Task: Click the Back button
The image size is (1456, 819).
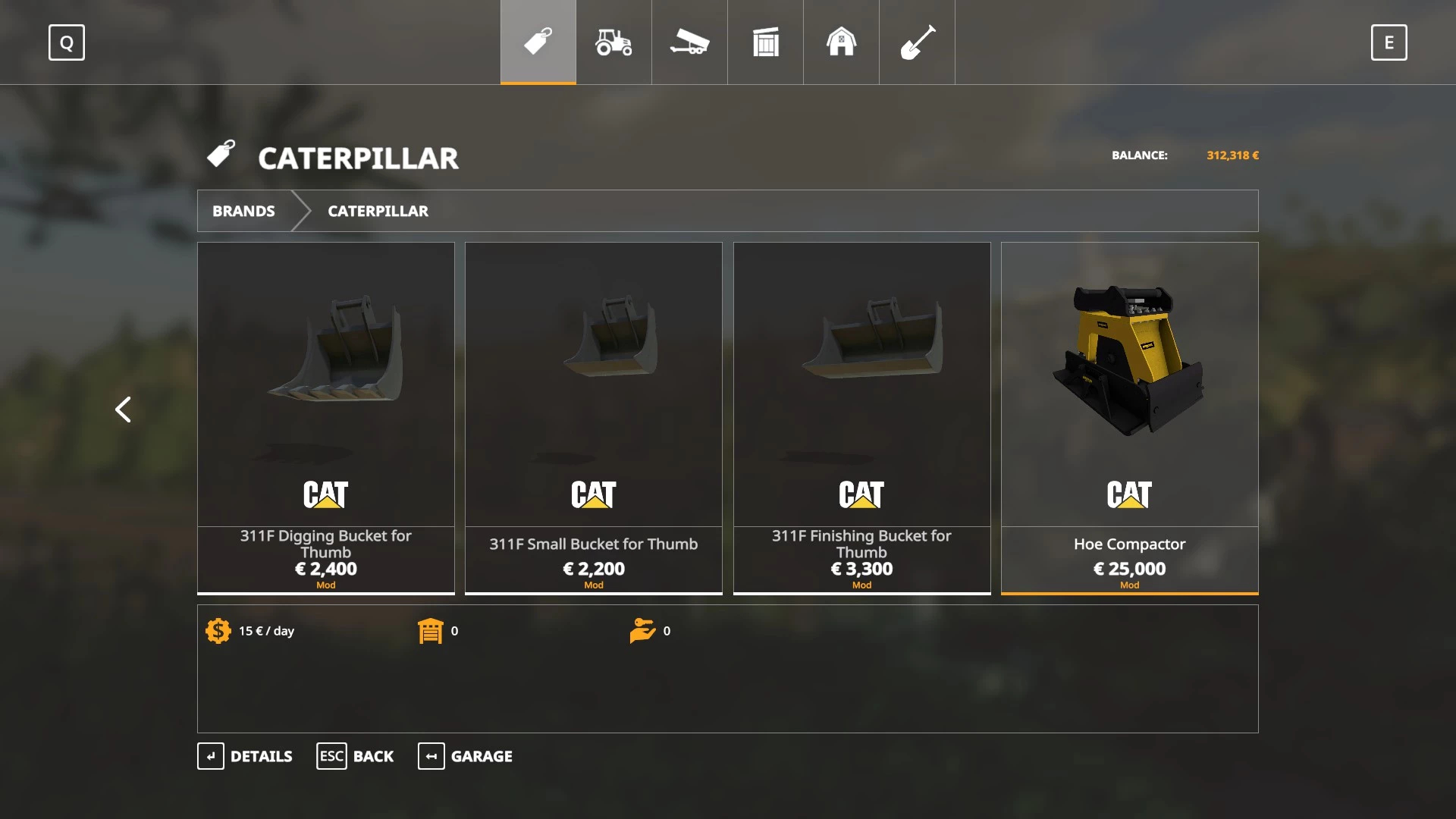Action: (x=355, y=756)
